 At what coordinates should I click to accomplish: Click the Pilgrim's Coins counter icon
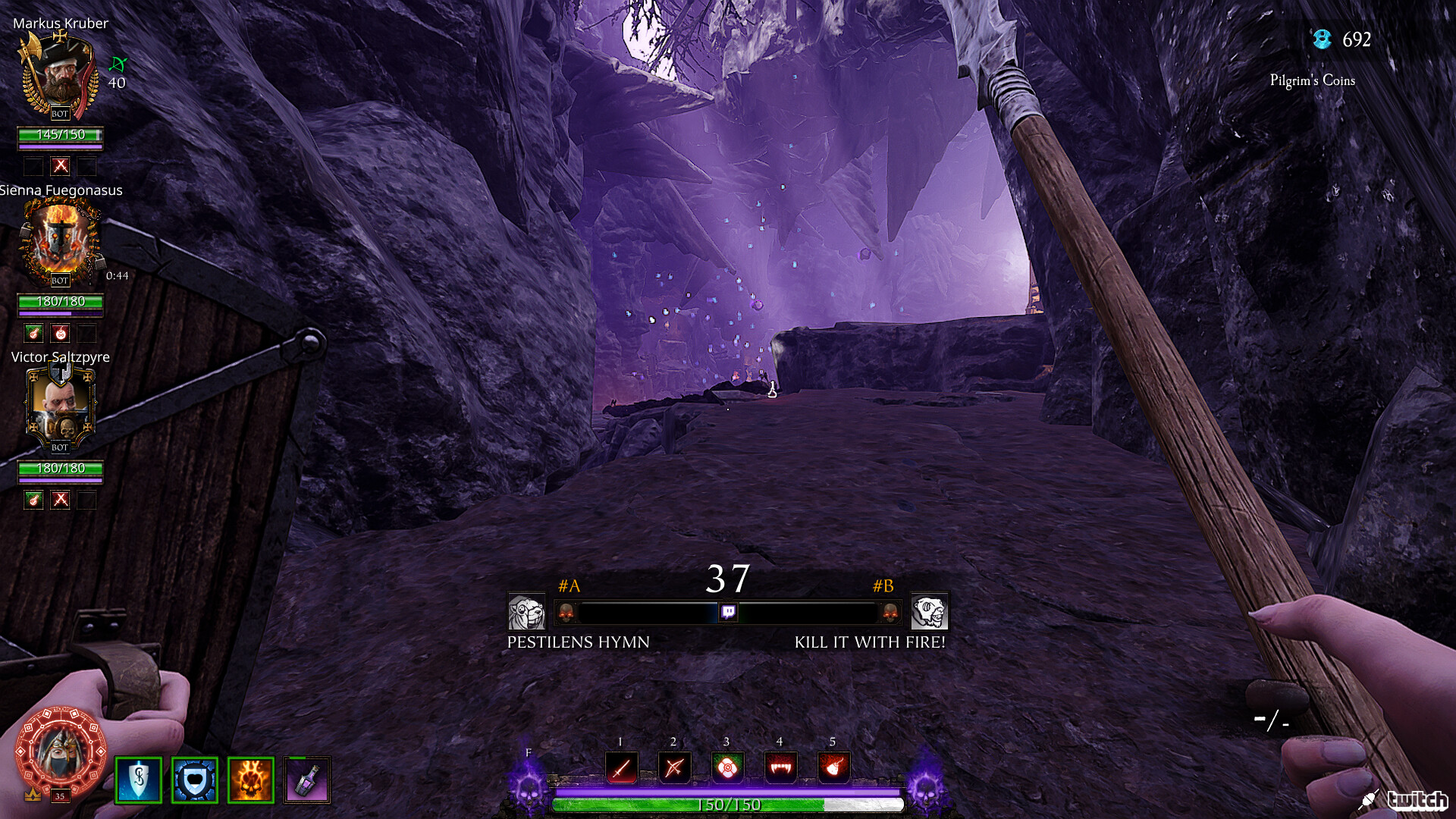(1322, 39)
